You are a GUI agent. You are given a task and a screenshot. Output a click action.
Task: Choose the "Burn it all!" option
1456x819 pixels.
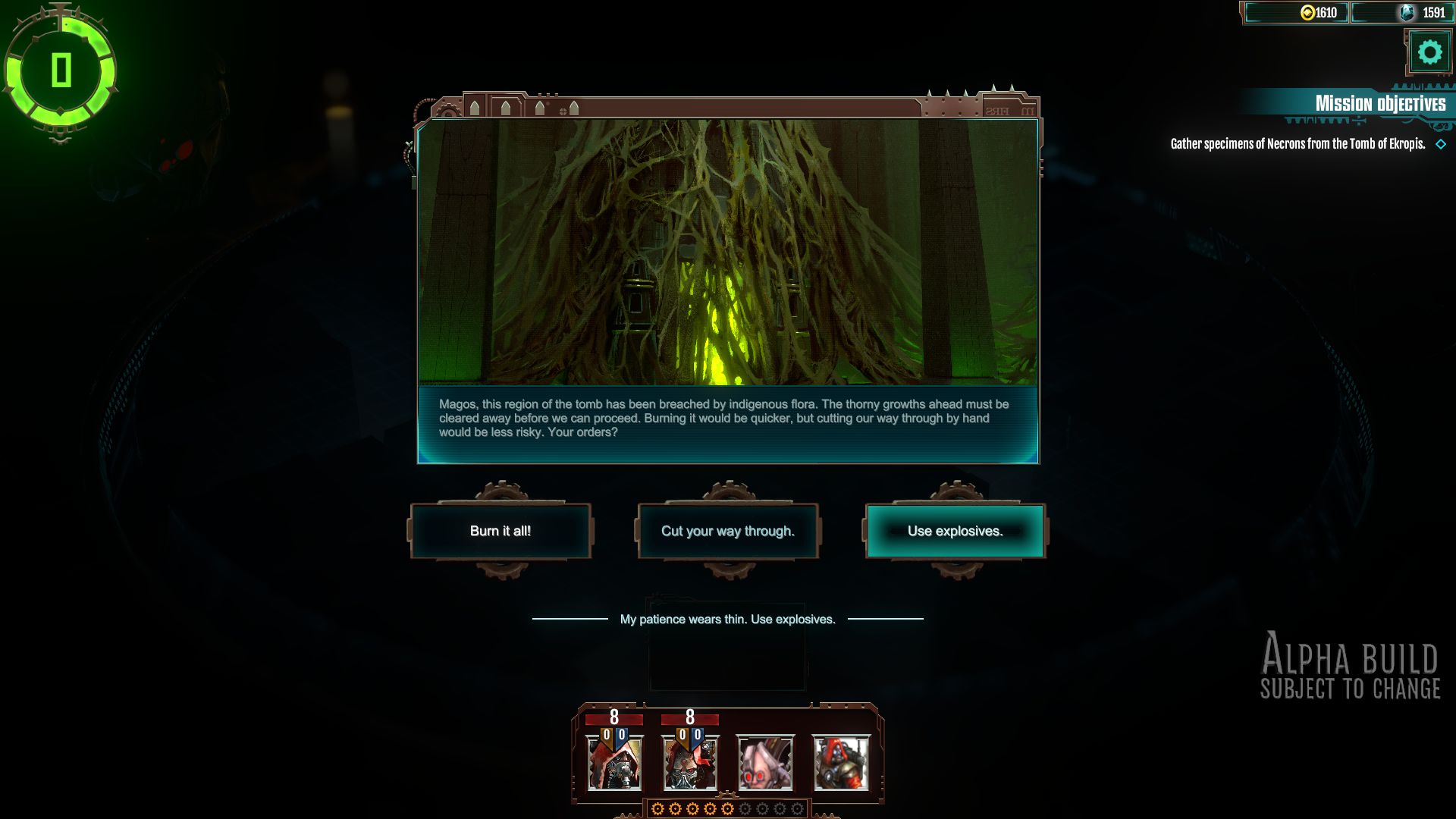500,531
